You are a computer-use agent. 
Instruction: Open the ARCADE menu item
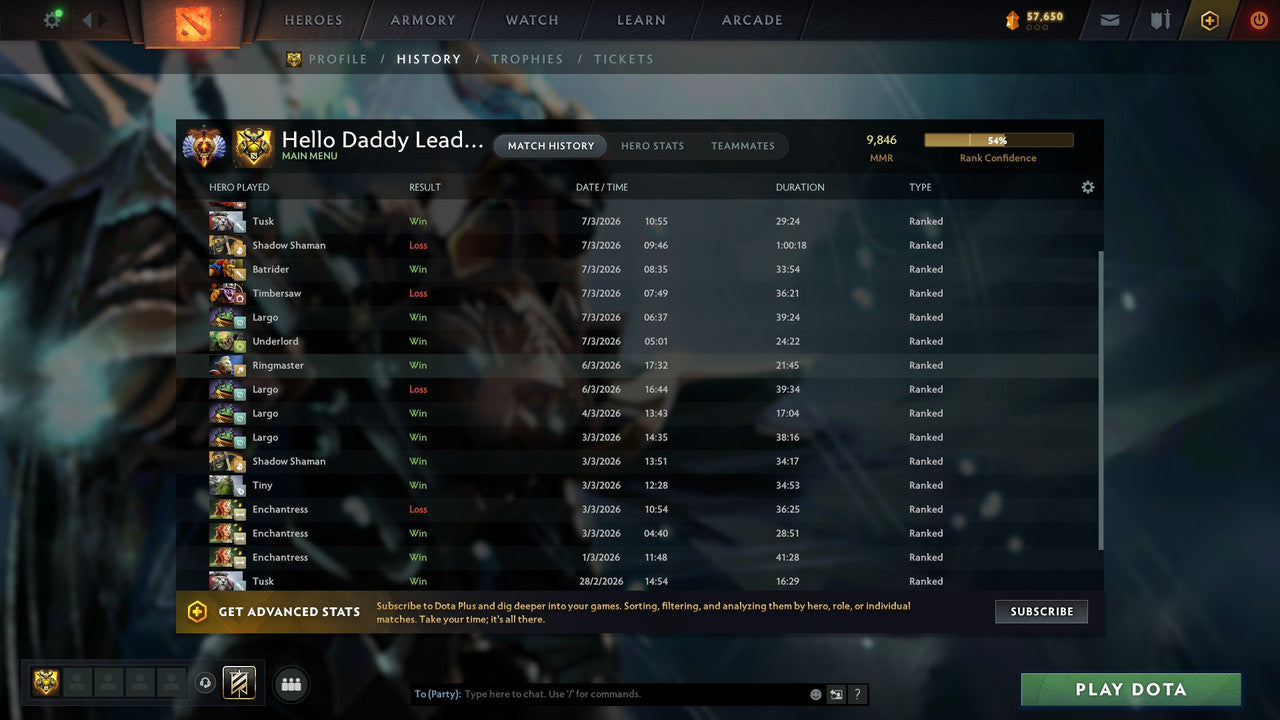pos(751,19)
